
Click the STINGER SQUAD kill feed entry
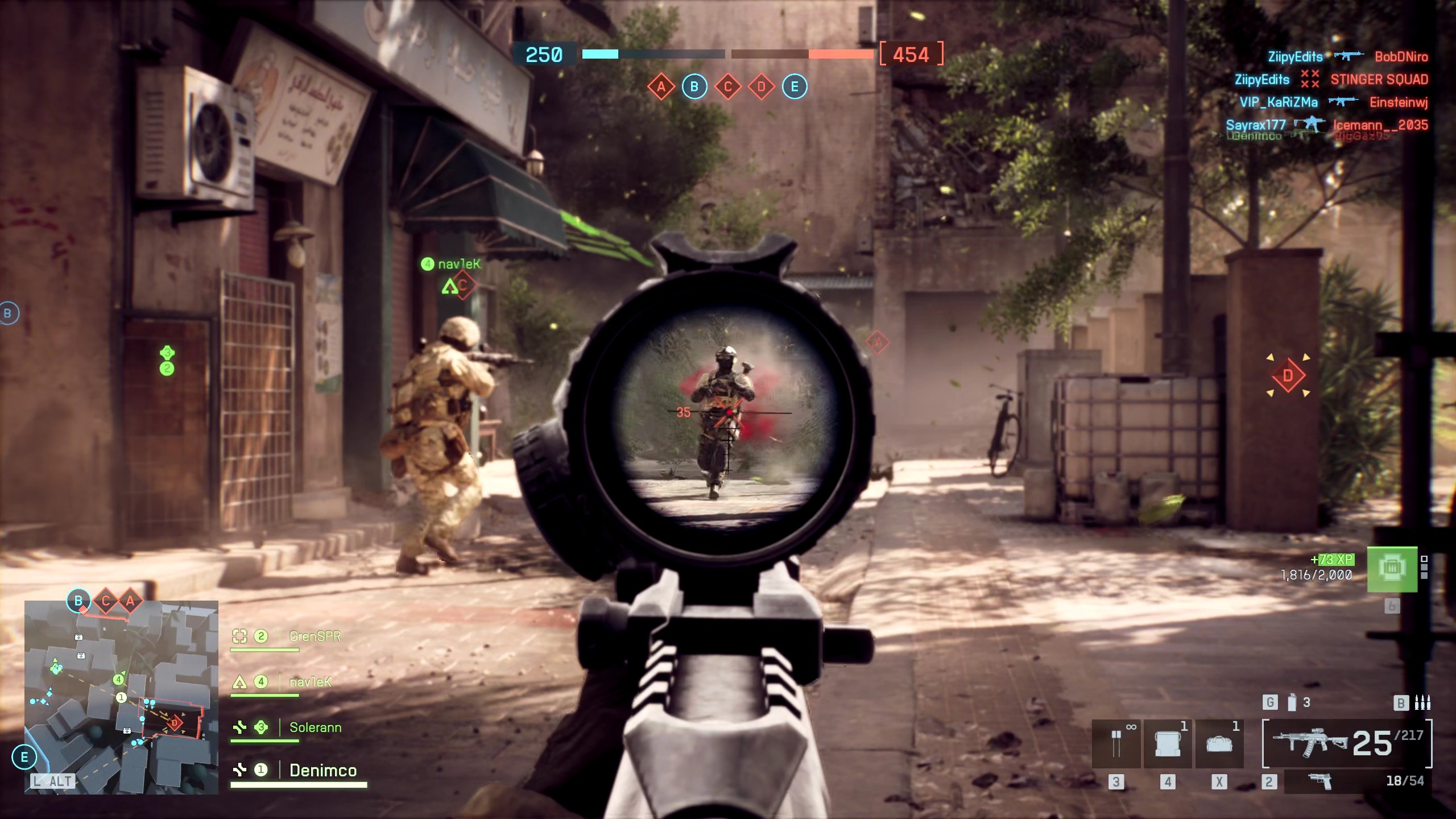click(x=1379, y=80)
